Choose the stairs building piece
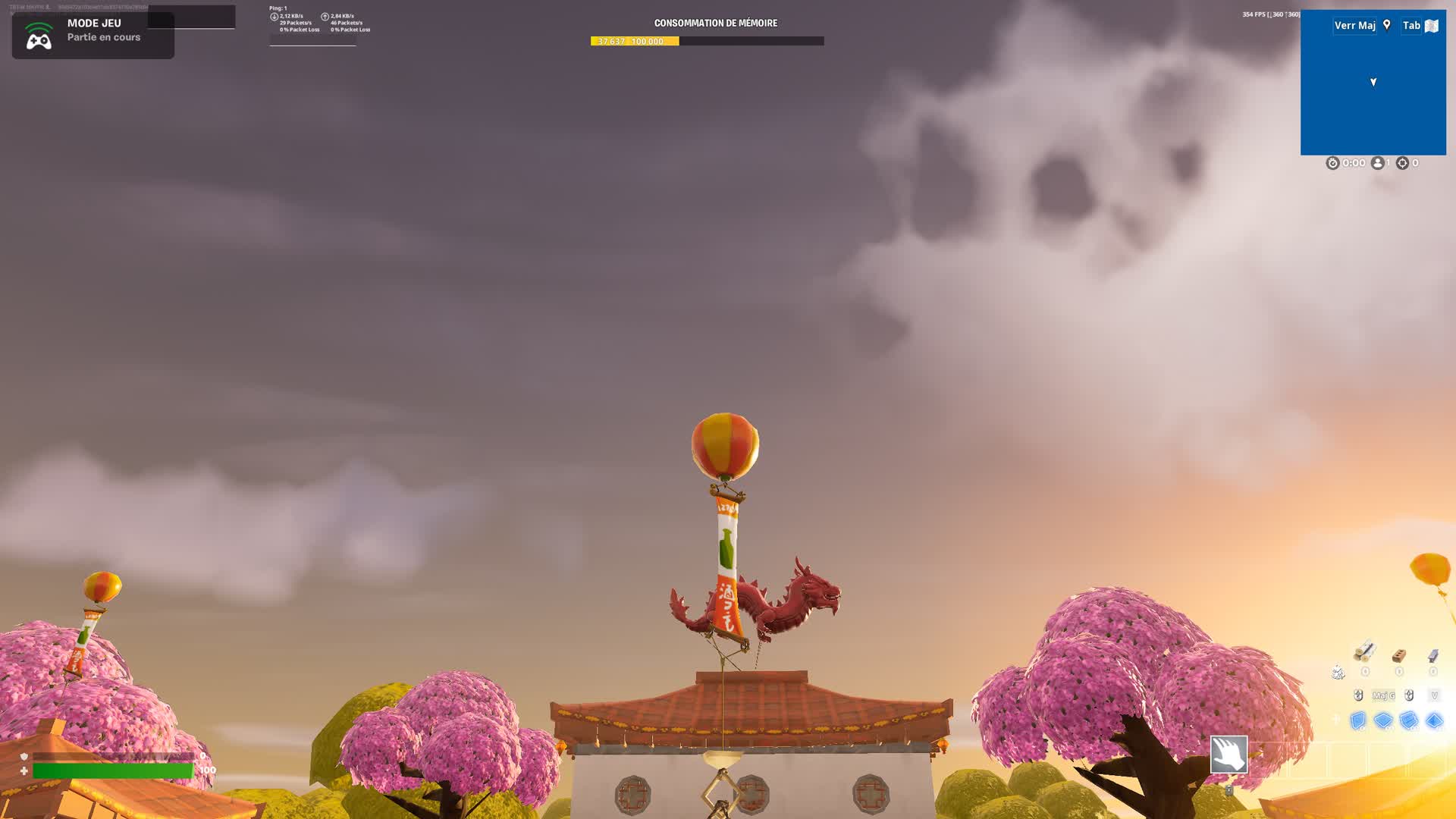1456x819 pixels. 1409,720
